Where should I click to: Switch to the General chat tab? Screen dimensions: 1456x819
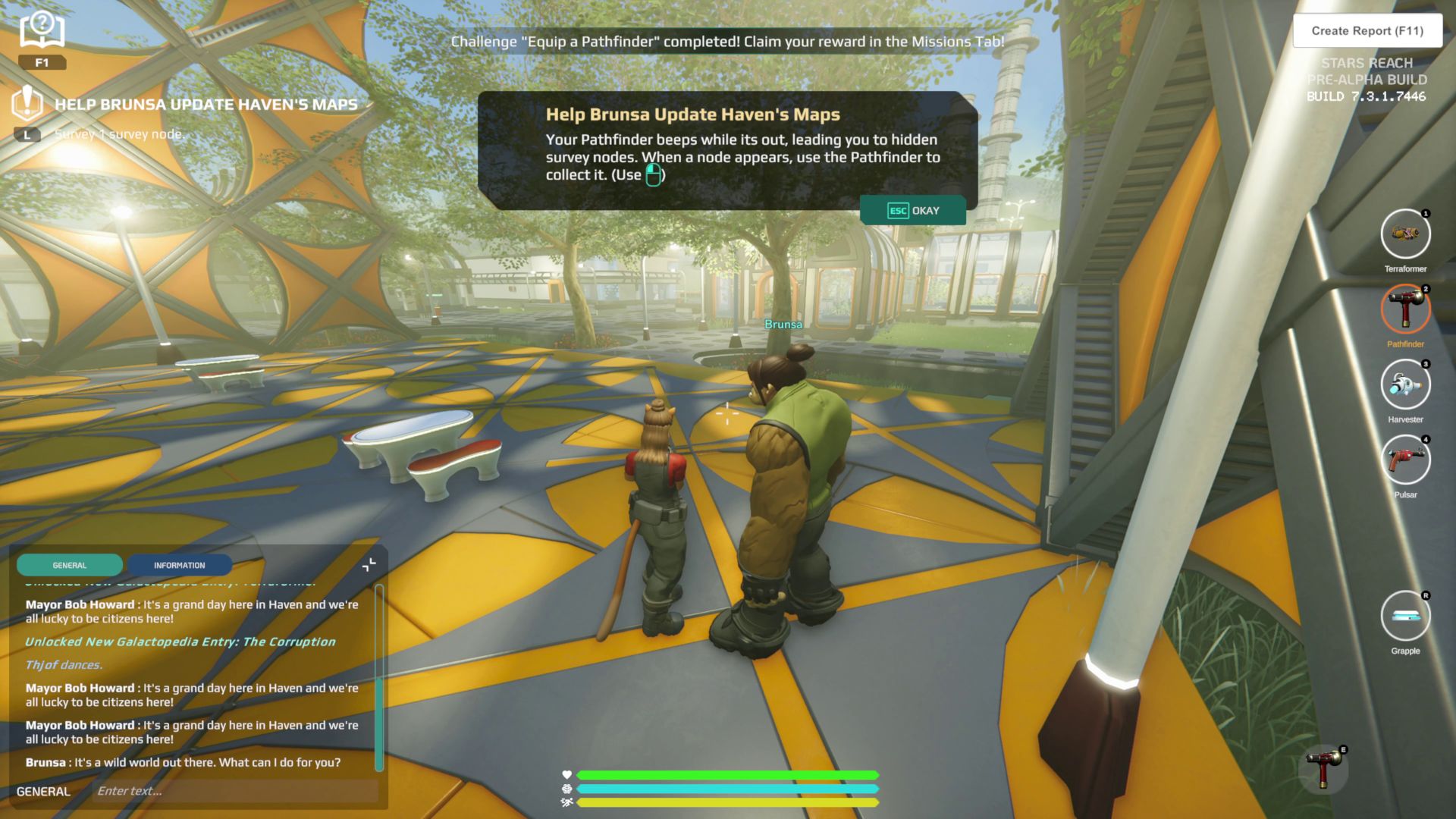coord(69,565)
